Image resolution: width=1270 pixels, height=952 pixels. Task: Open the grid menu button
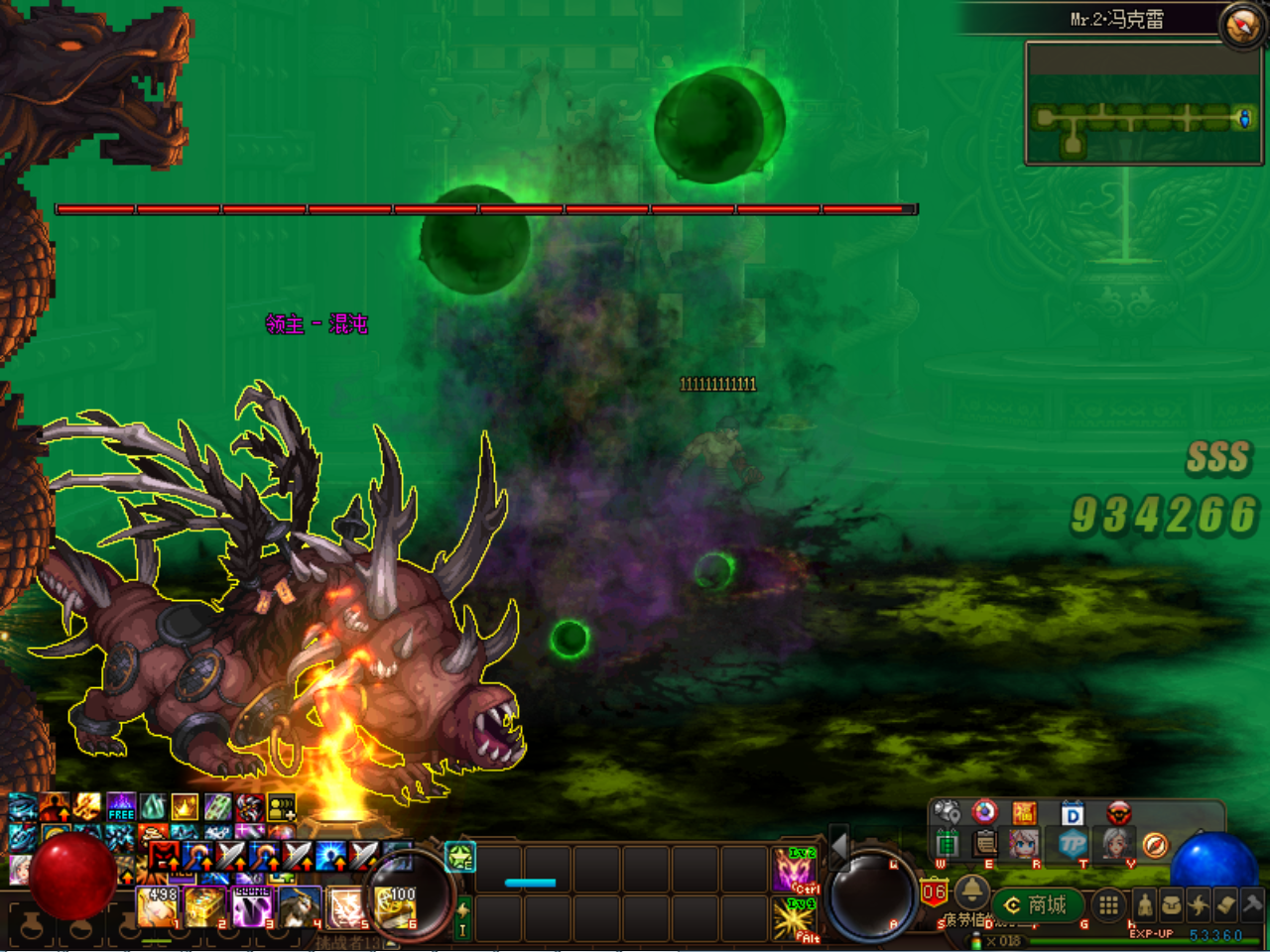point(1108,904)
